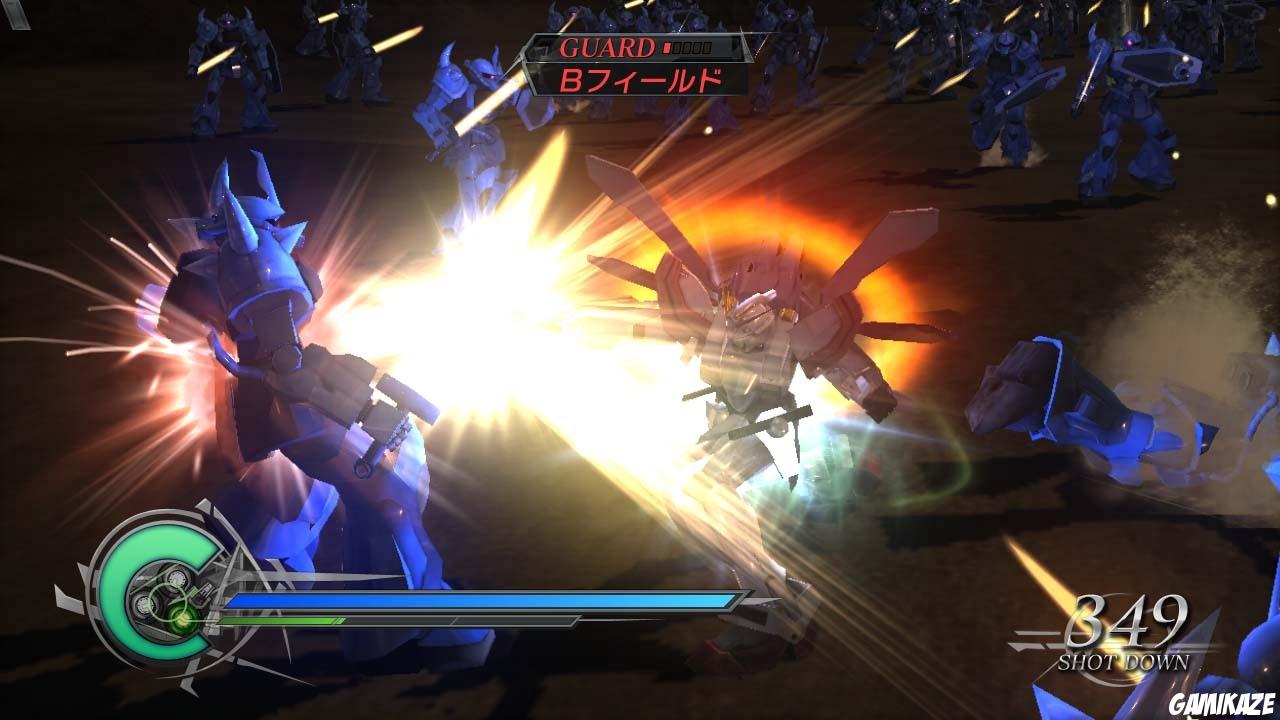Select the red filled guard segment block

pos(666,46)
